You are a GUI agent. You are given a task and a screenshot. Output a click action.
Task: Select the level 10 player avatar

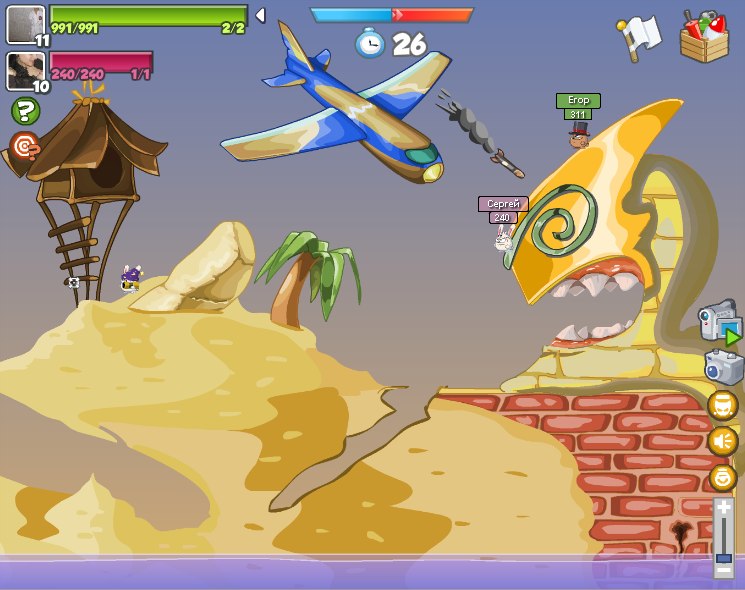click(x=25, y=70)
